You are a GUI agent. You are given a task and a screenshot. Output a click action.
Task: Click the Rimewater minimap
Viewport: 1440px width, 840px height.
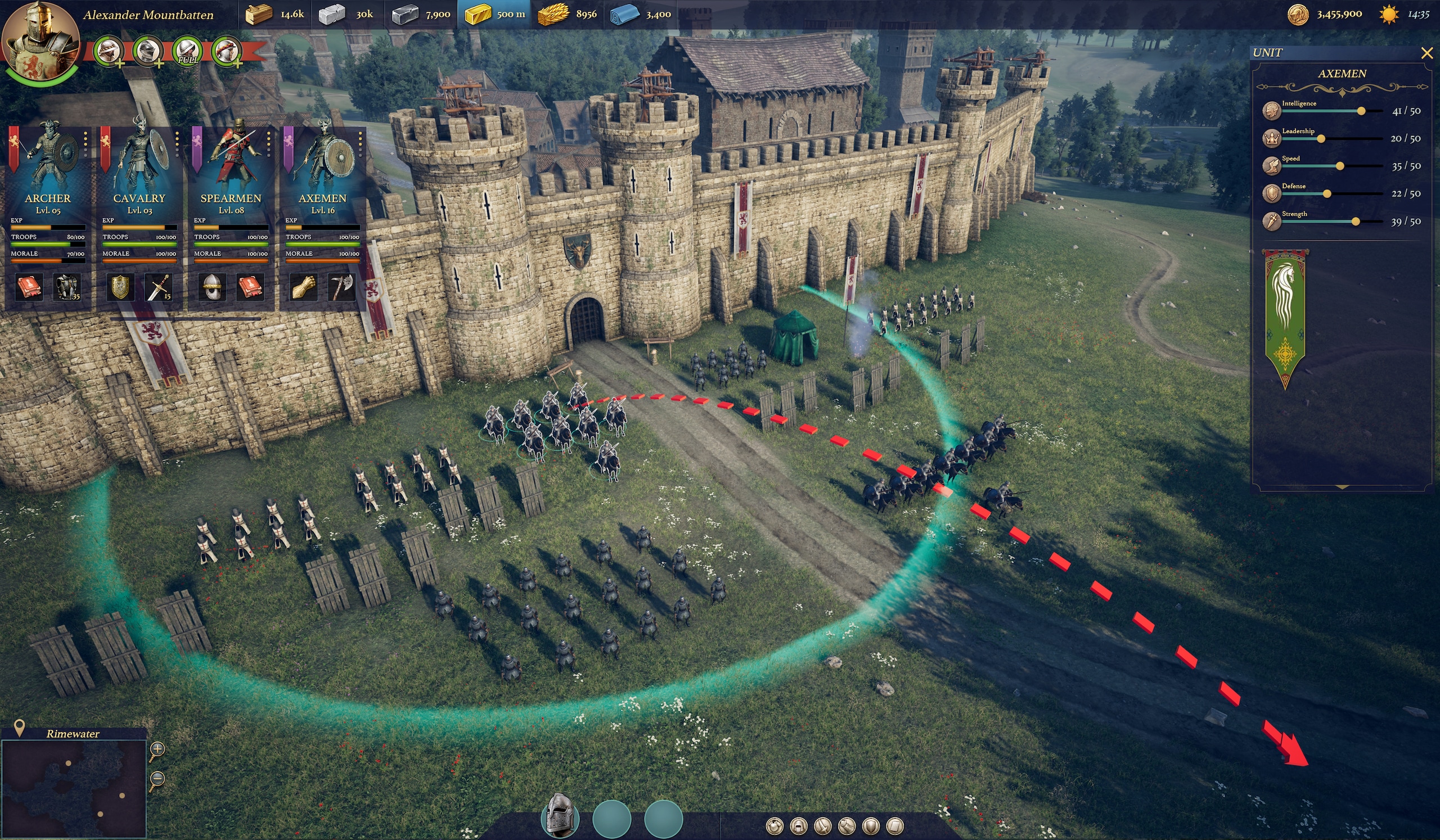point(74,789)
